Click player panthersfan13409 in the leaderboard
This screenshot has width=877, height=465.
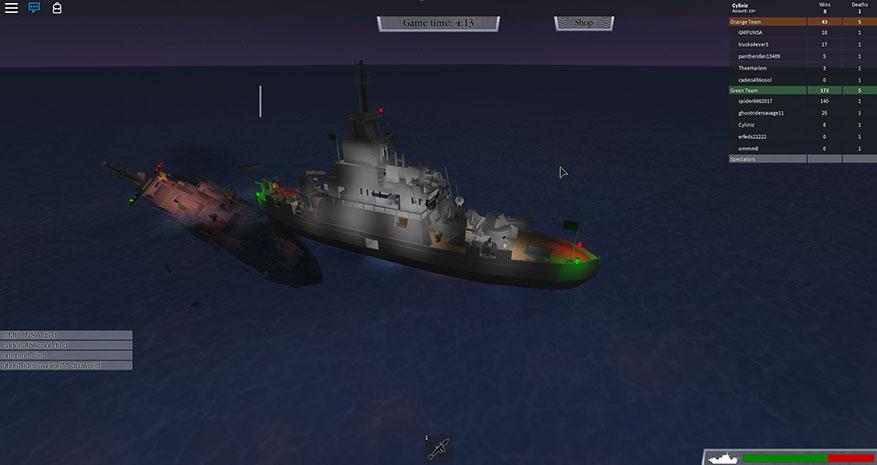point(759,56)
